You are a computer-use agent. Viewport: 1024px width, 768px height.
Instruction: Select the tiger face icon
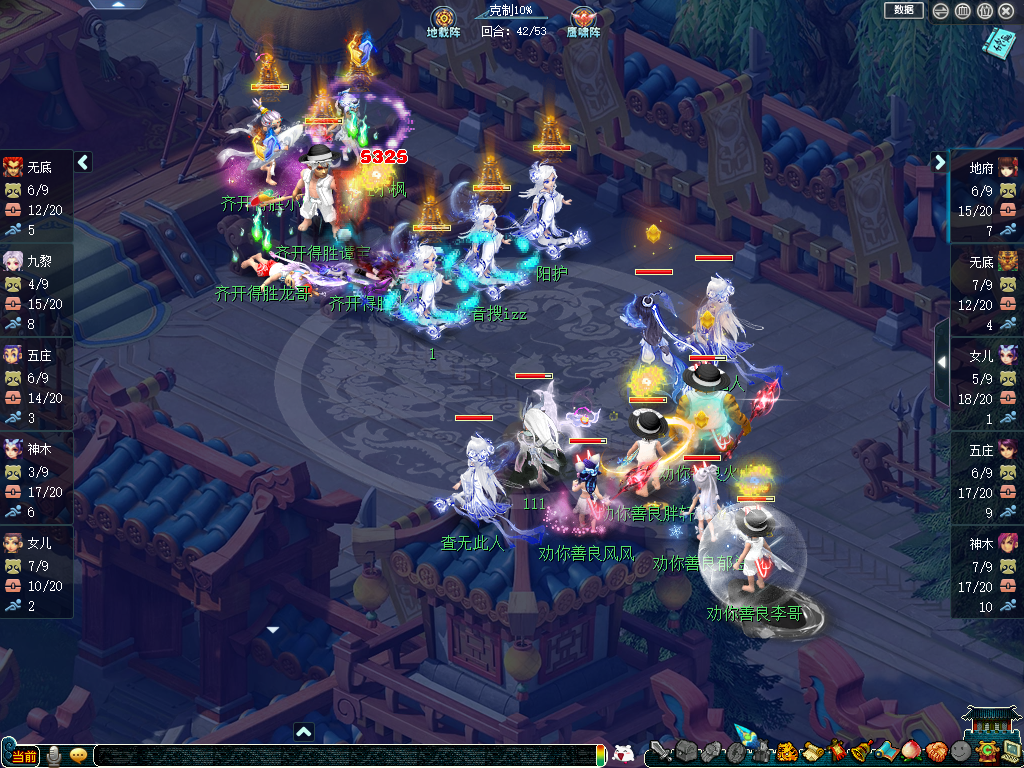[x=787, y=751]
